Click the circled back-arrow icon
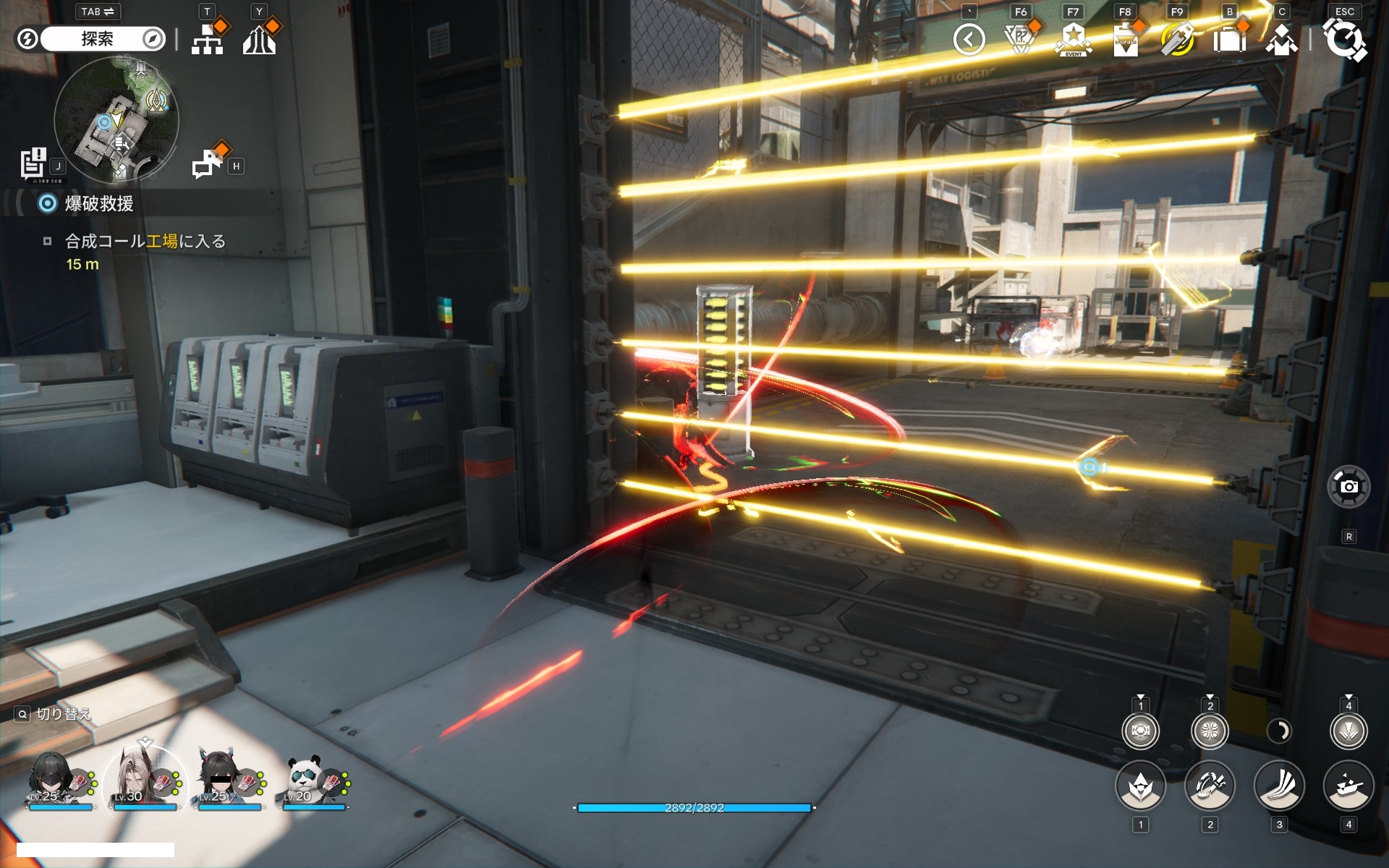The height and width of the screenshot is (868, 1389). coord(969,40)
